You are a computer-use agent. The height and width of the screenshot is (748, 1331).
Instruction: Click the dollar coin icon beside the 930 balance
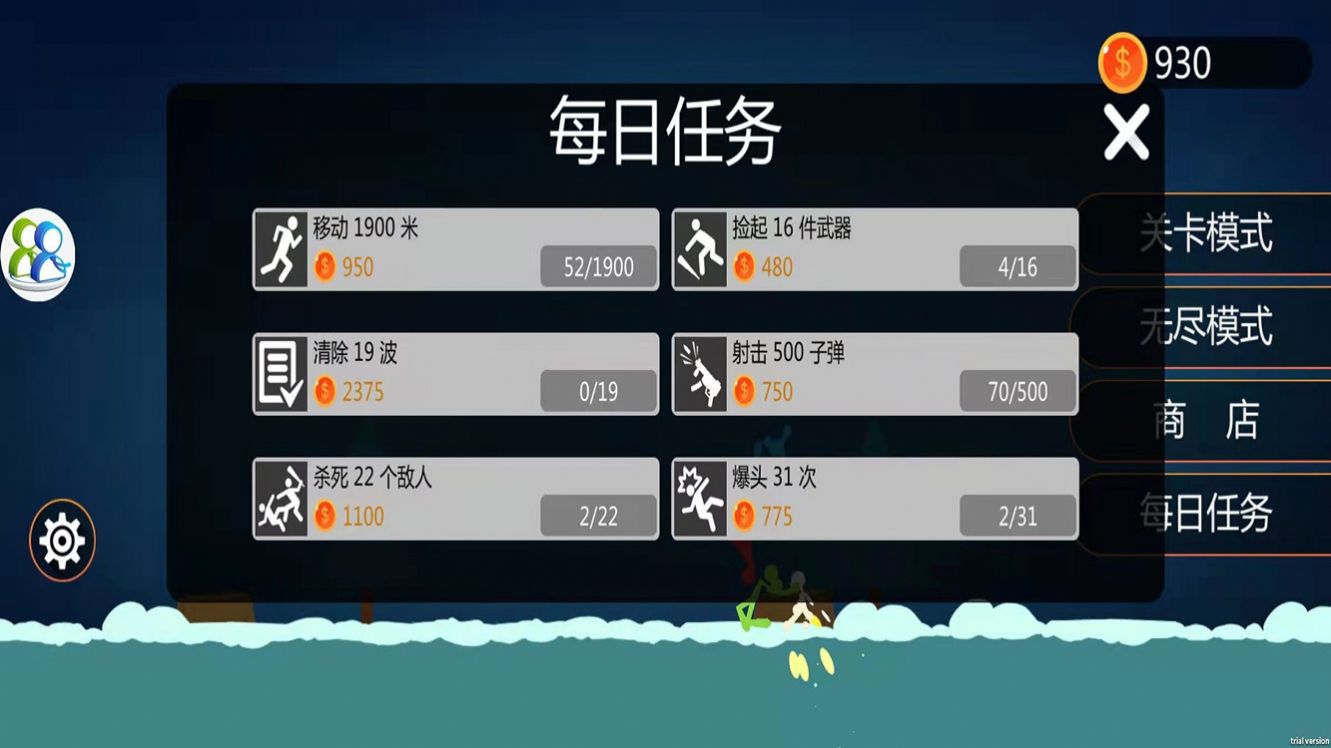tap(1122, 62)
